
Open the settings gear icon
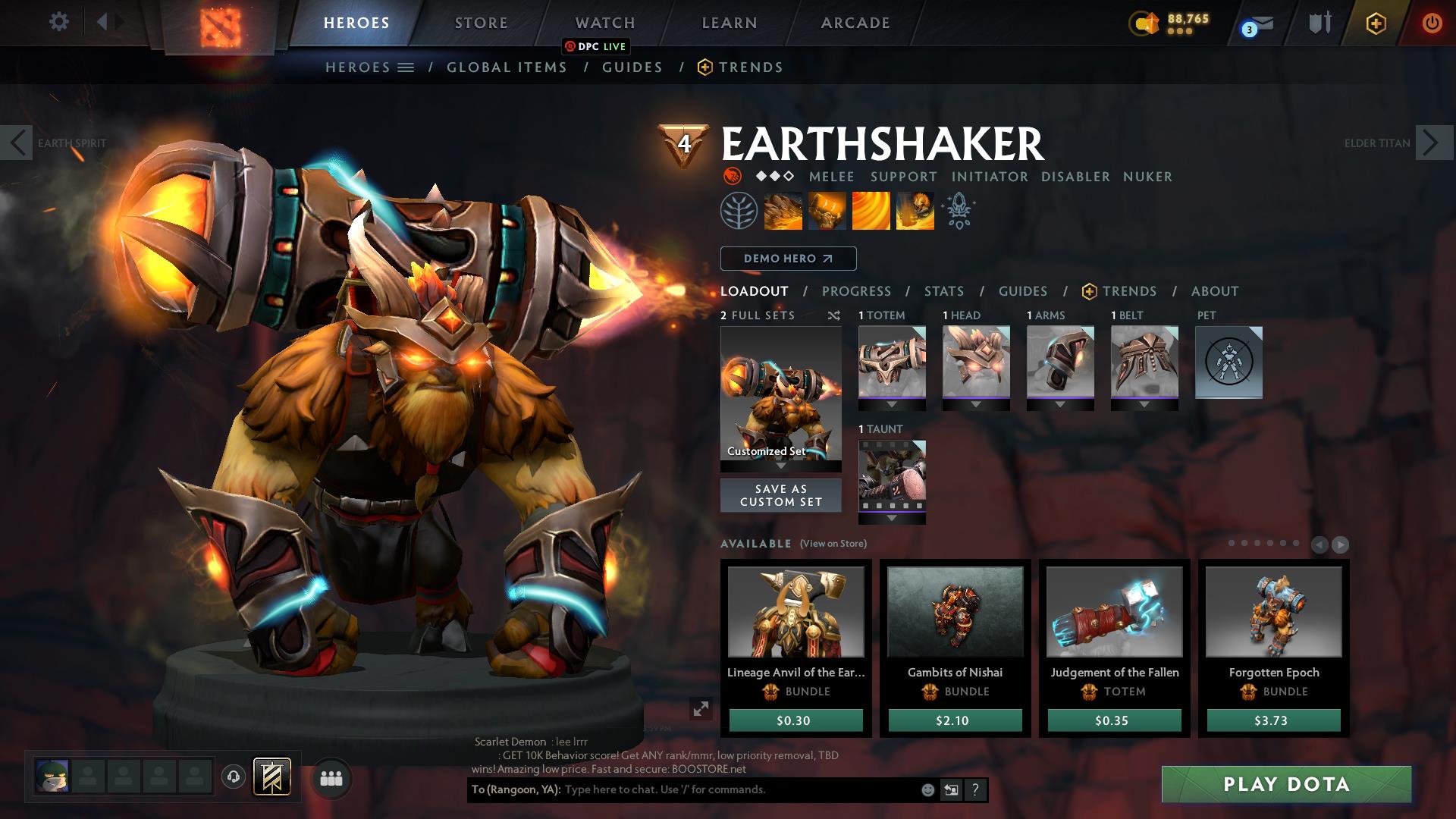tap(58, 22)
